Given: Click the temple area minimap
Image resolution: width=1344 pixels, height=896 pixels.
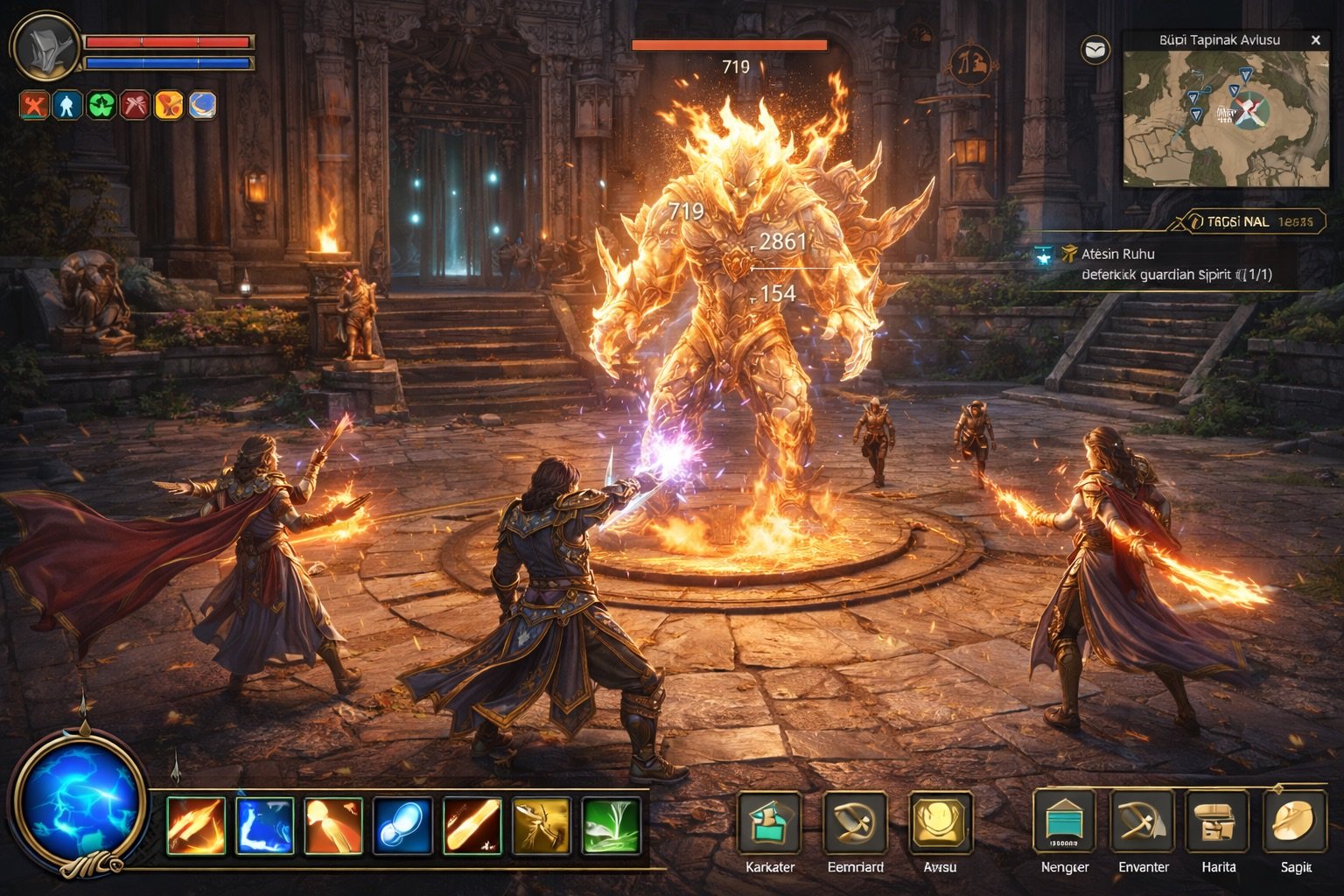Looking at the screenshot, I should [1225, 118].
